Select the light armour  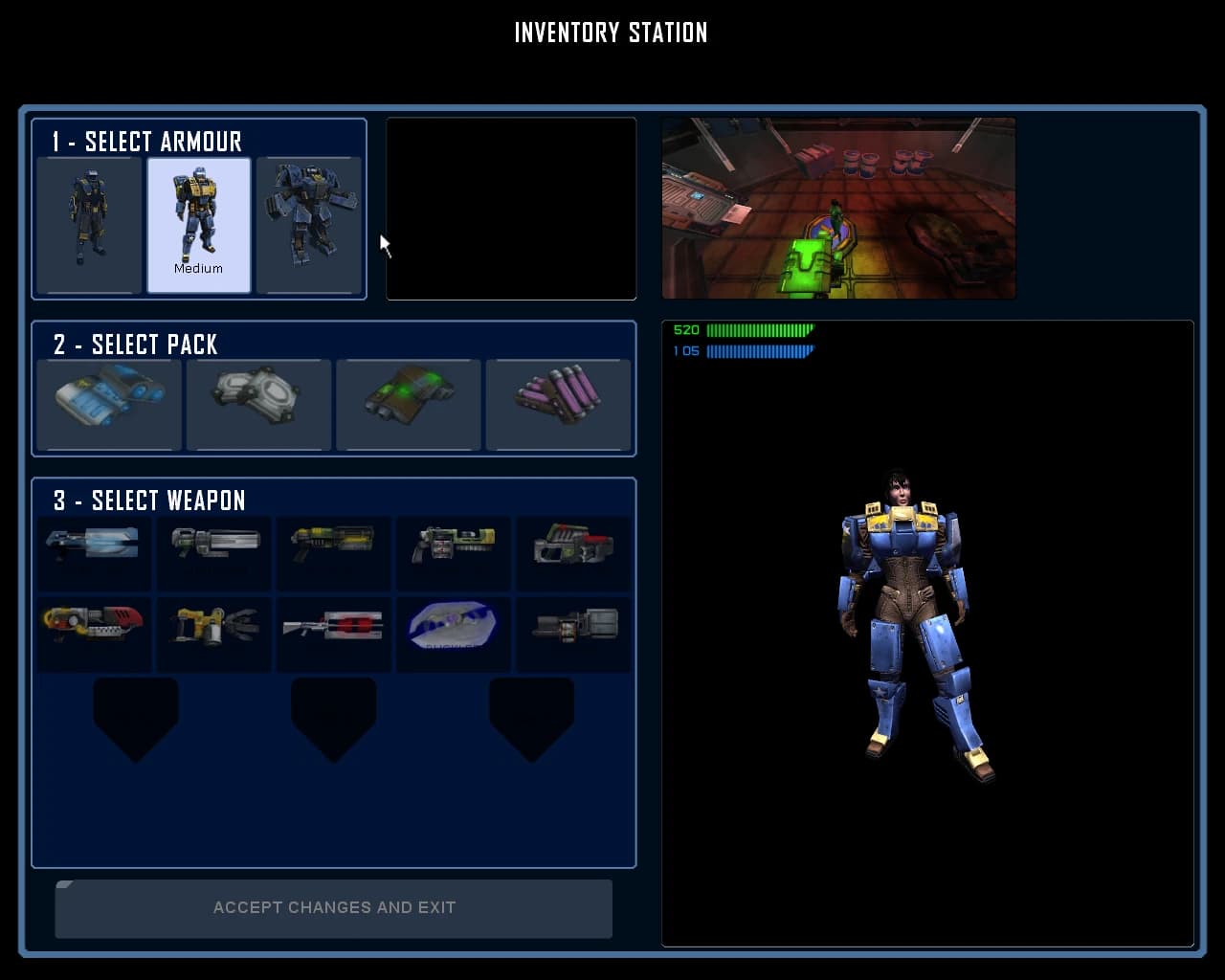pyautogui.click(x=89, y=224)
